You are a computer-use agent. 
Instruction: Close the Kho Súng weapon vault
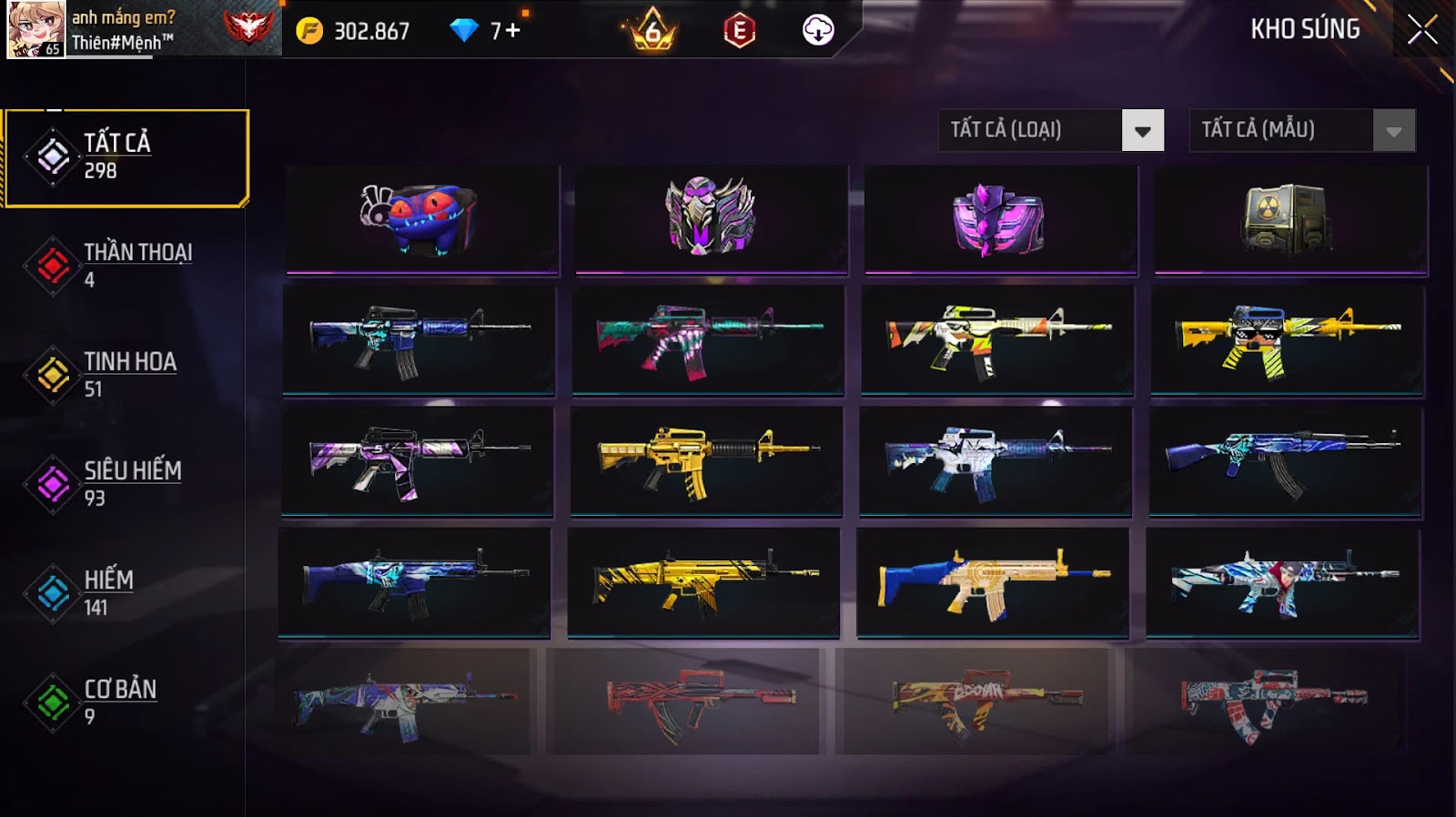tap(1422, 30)
